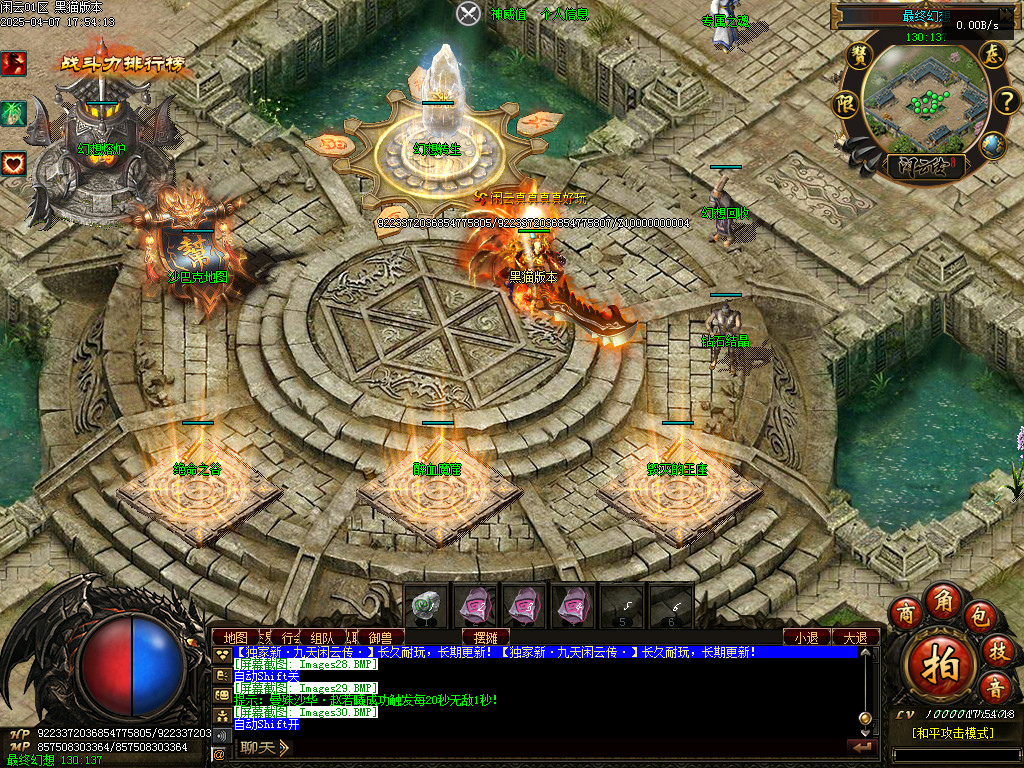Image resolution: width=1024 pixels, height=768 pixels.
Task: Click 小退 to log out to character select
Action: tap(806, 637)
